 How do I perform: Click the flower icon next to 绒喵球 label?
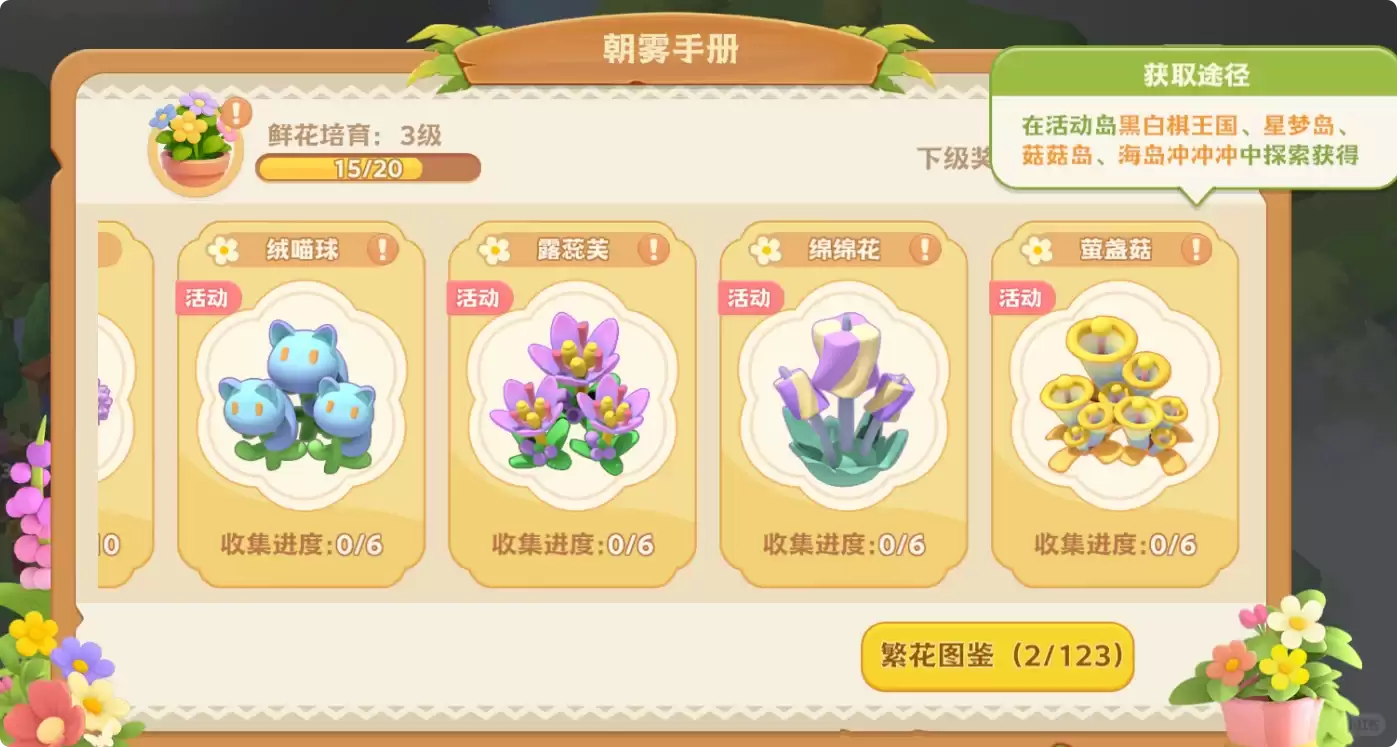pyautogui.click(x=222, y=249)
